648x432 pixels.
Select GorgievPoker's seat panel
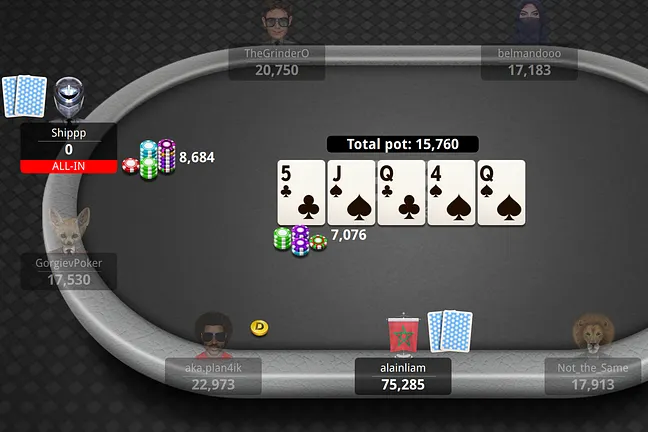tap(69, 271)
